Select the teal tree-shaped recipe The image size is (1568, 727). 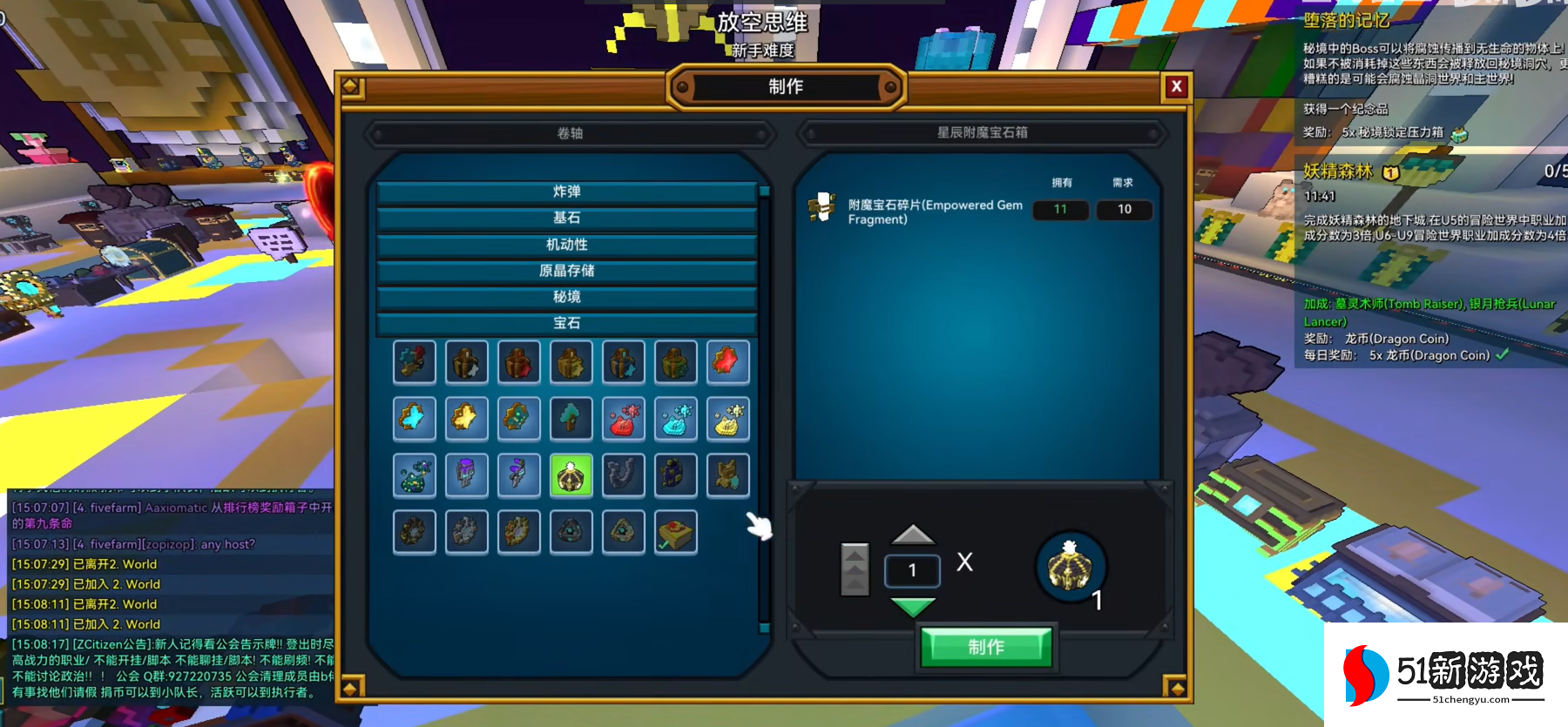pyautogui.click(x=571, y=419)
